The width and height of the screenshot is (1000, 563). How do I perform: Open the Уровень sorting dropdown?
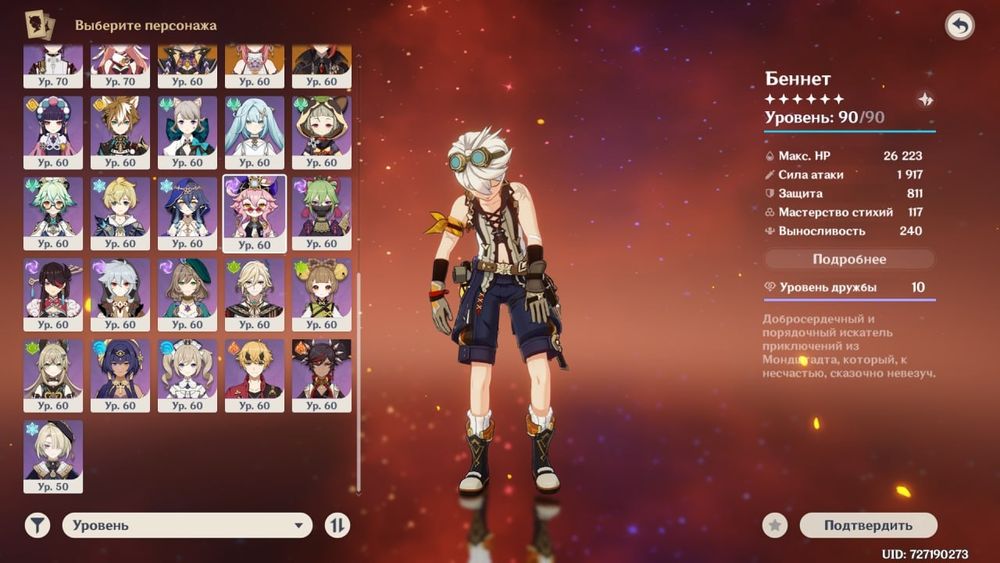(x=188, y=525)
